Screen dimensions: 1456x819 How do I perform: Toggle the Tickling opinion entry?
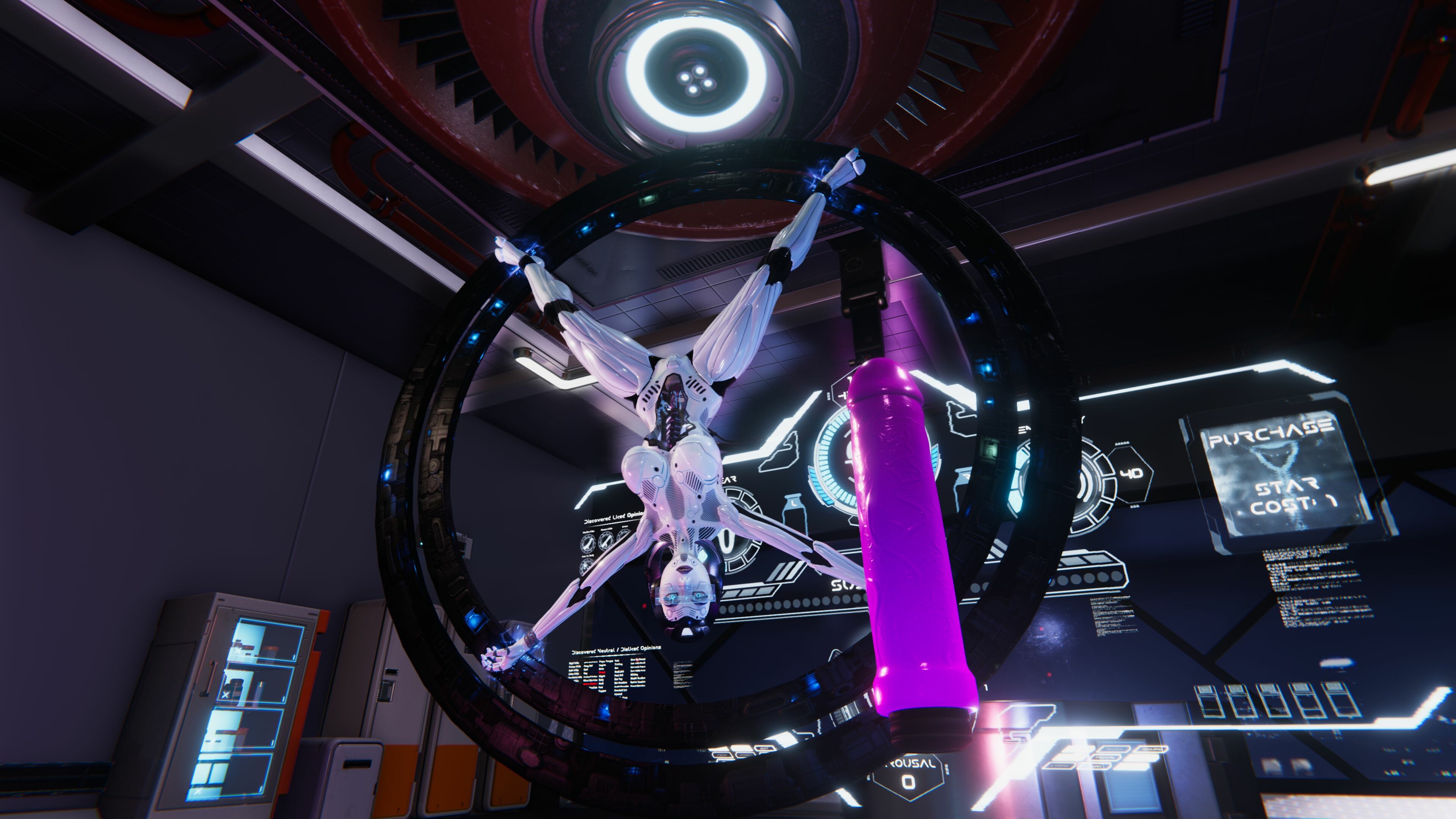(x=619, y=665)
